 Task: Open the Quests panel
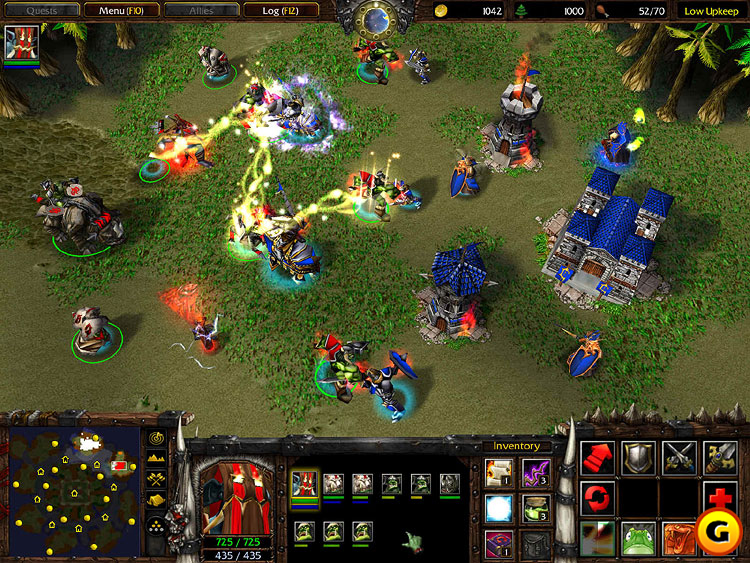point(41,10)
